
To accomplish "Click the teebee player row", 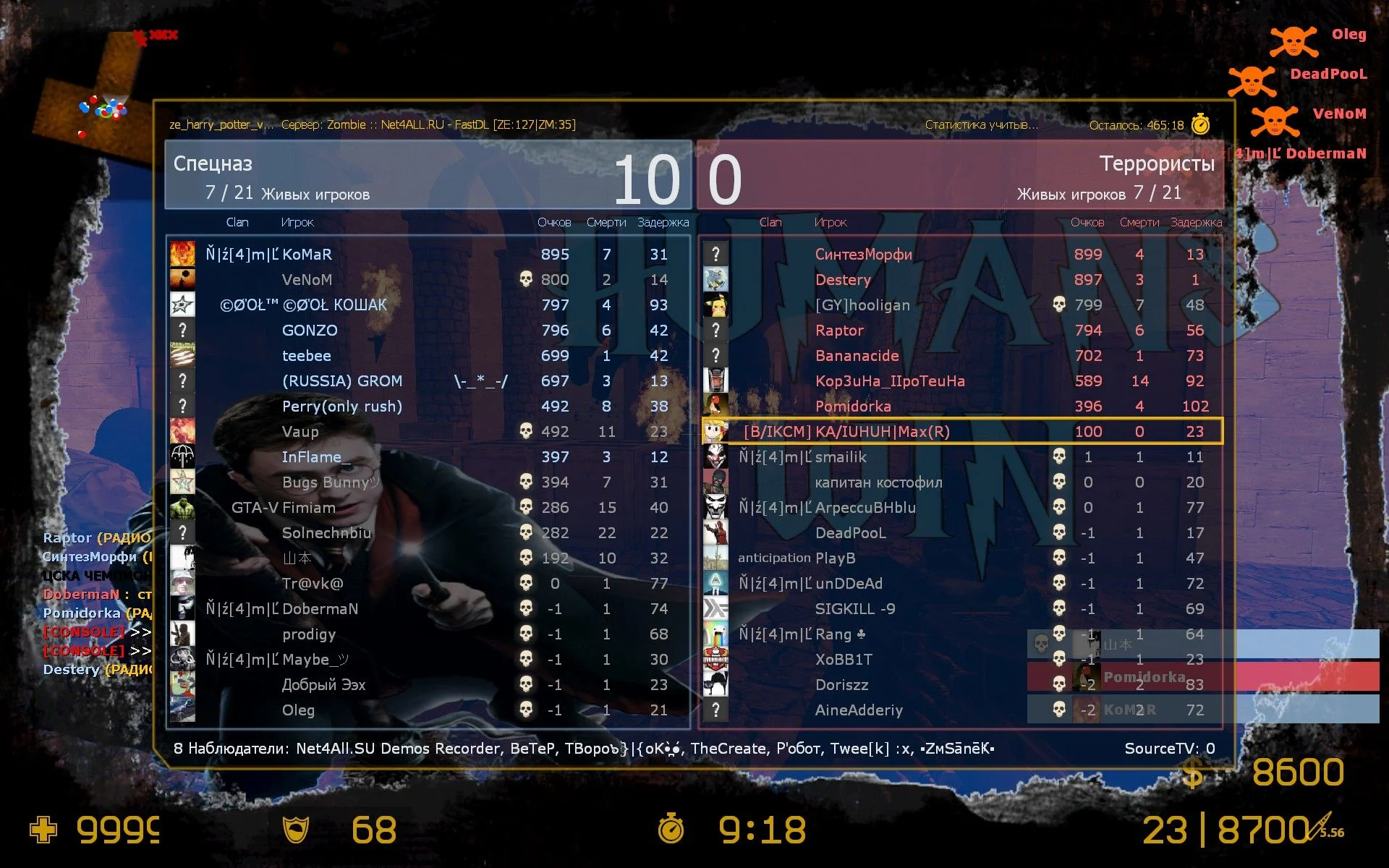I will [307, 356].
